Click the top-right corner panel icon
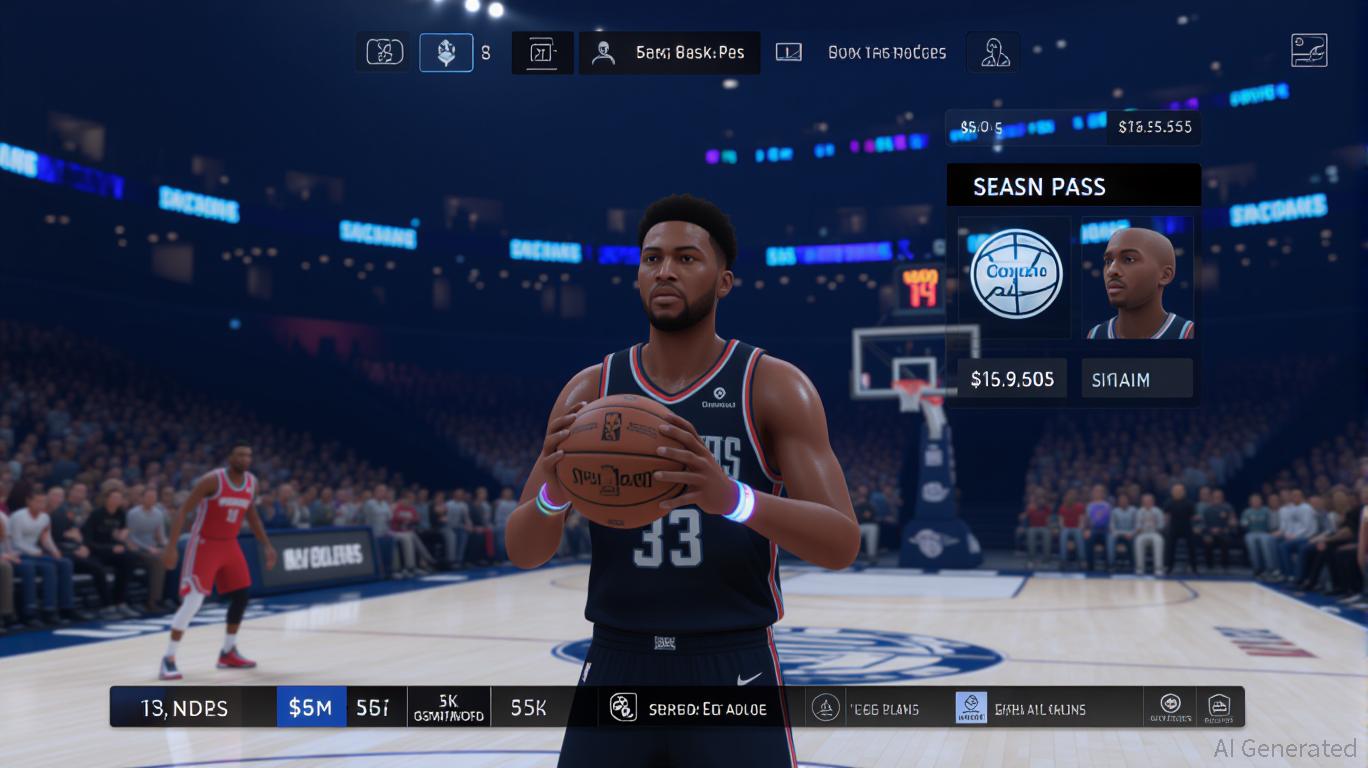 [x=1309, y=50]
